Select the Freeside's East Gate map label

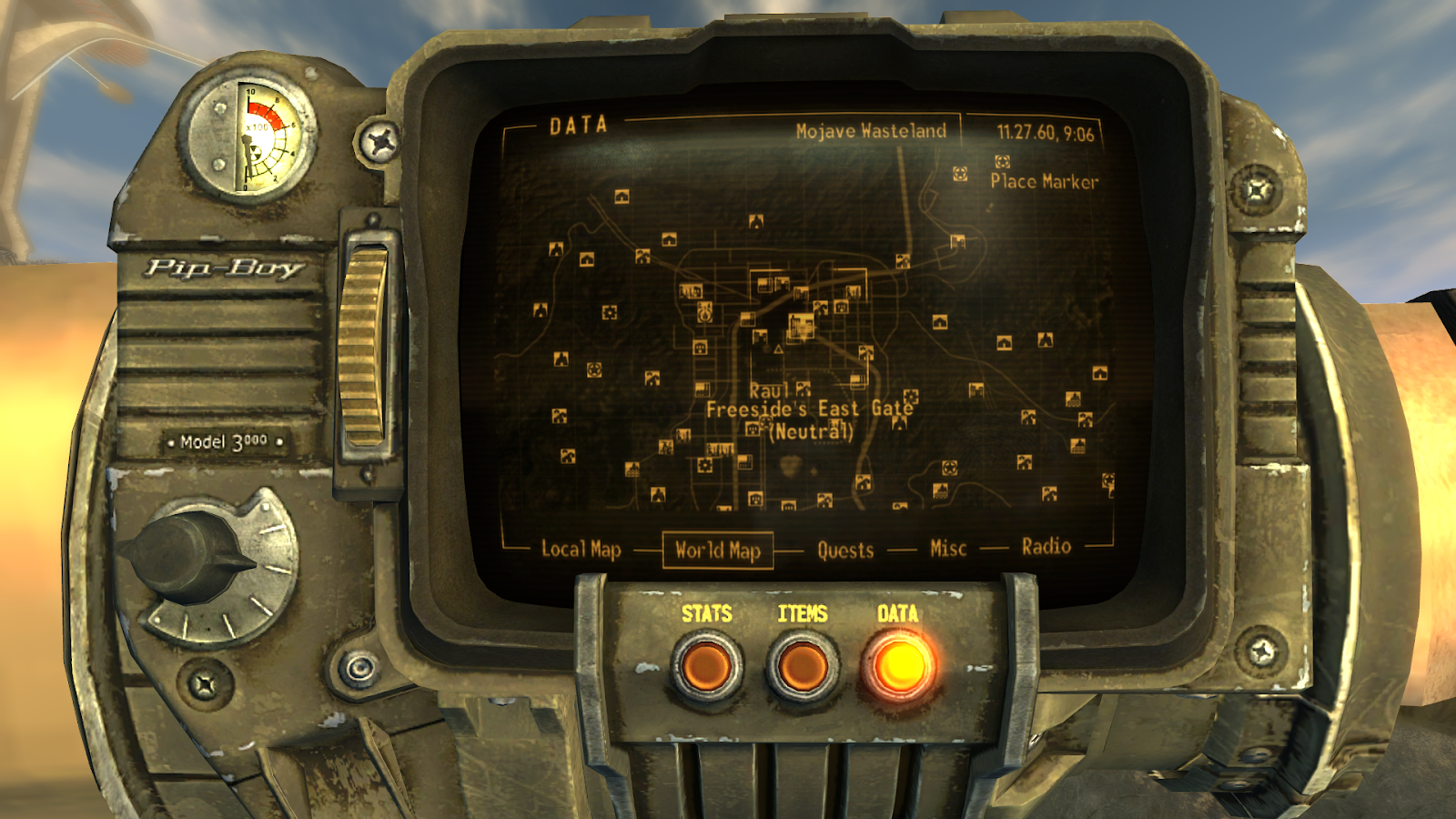(x=809, y=409)
